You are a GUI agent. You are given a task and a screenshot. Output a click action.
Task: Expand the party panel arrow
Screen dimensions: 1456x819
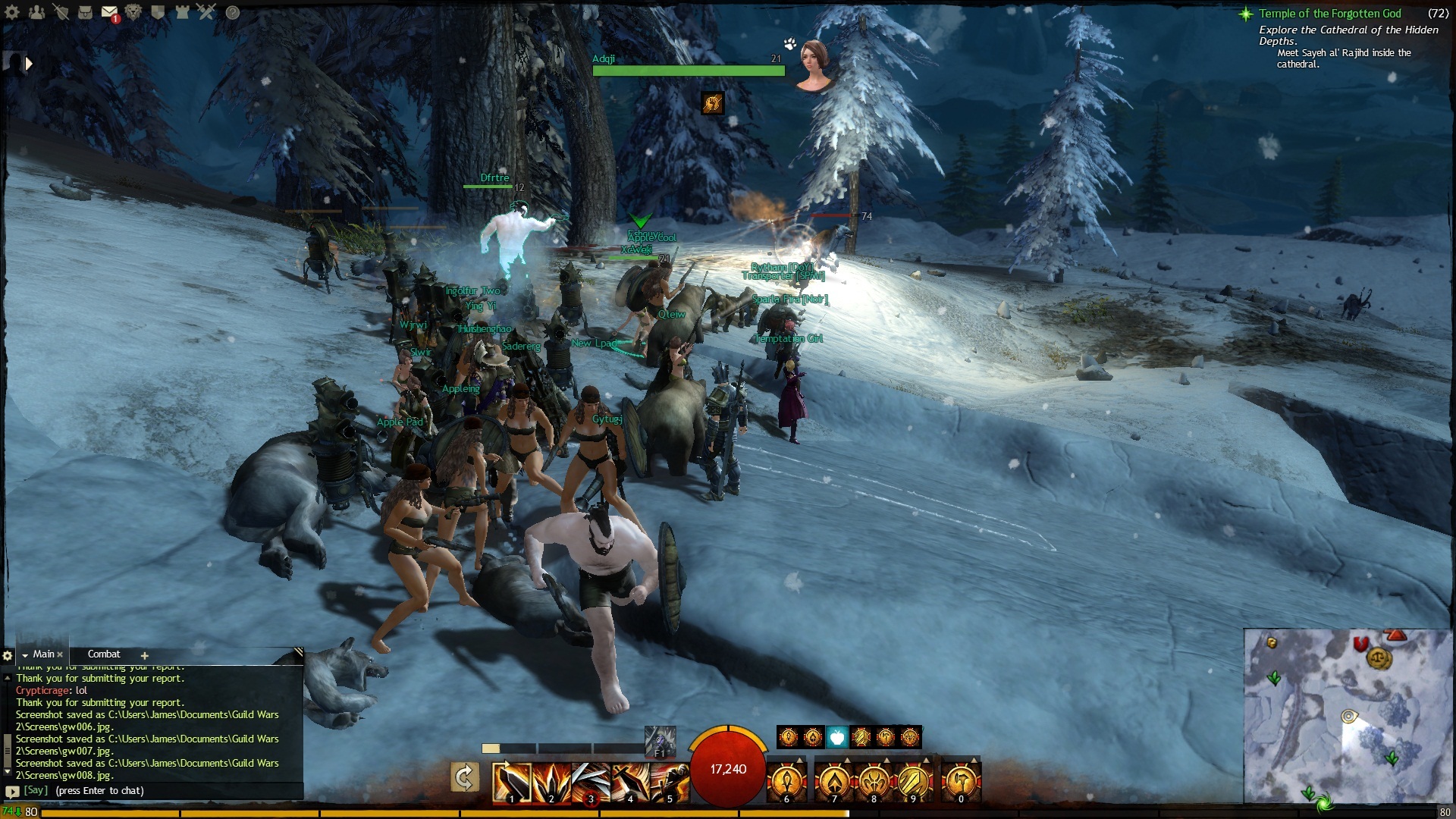point(29,64)
